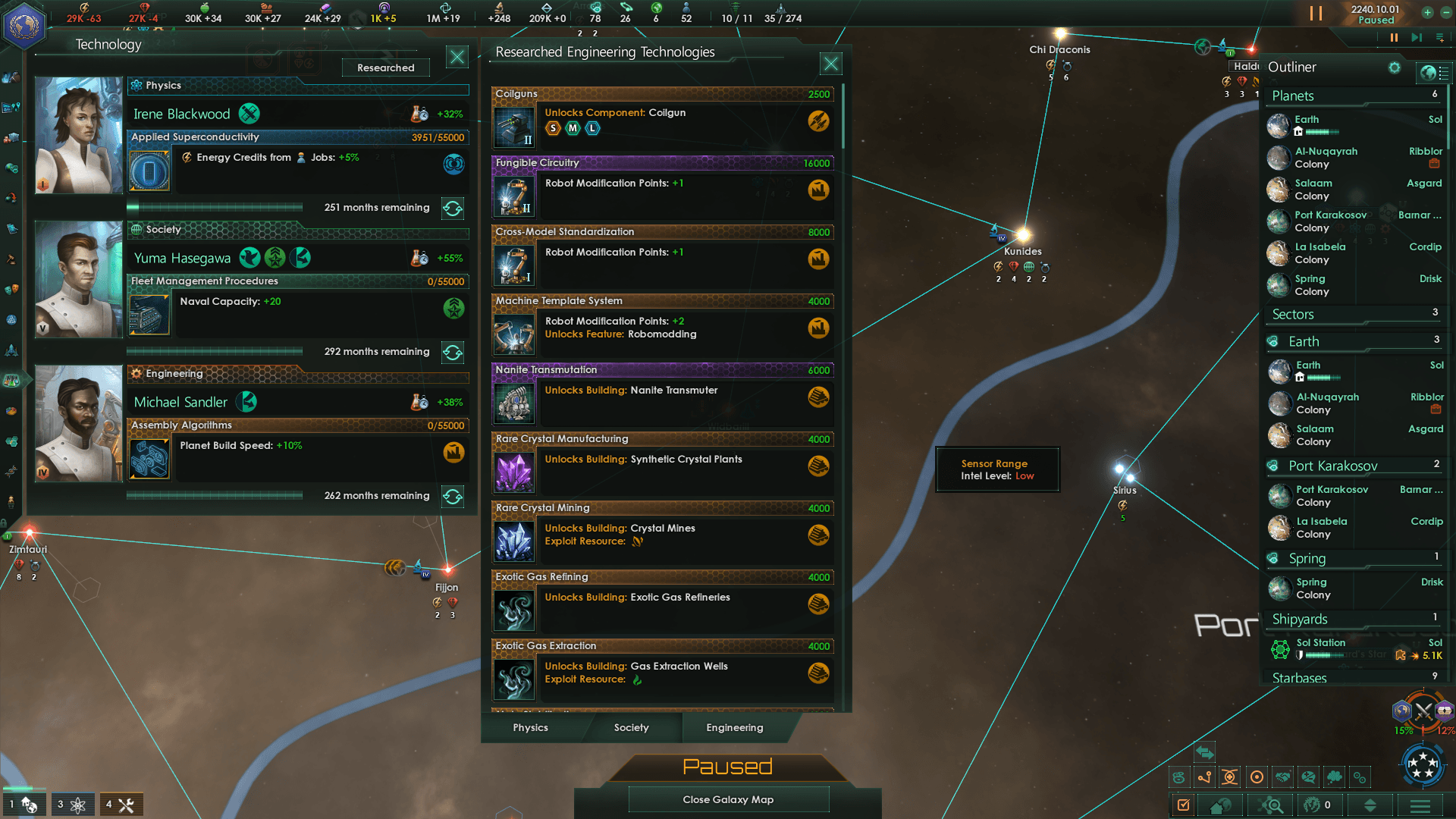The image size is (1456, 819).
Task: Collapse the Sectors outliner section
Action: pos(1293,314)
